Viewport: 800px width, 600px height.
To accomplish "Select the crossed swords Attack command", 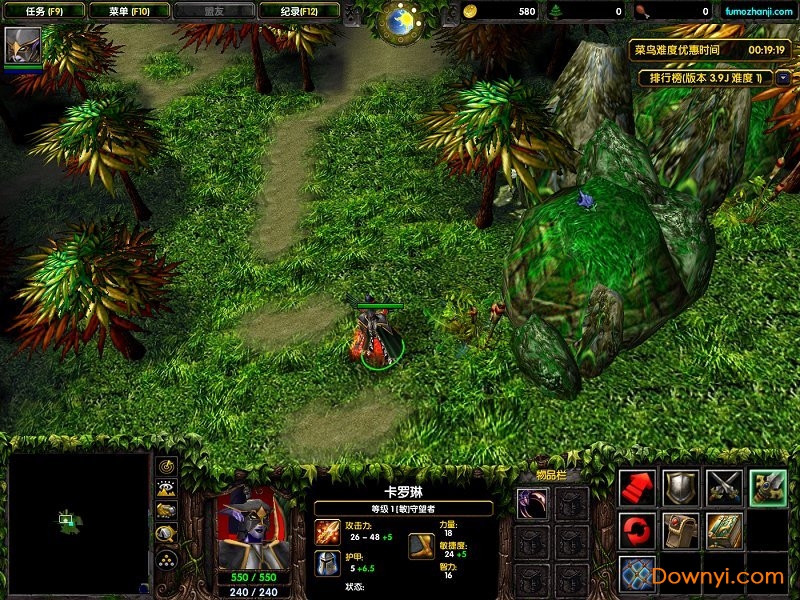I will tap(725, 487).
